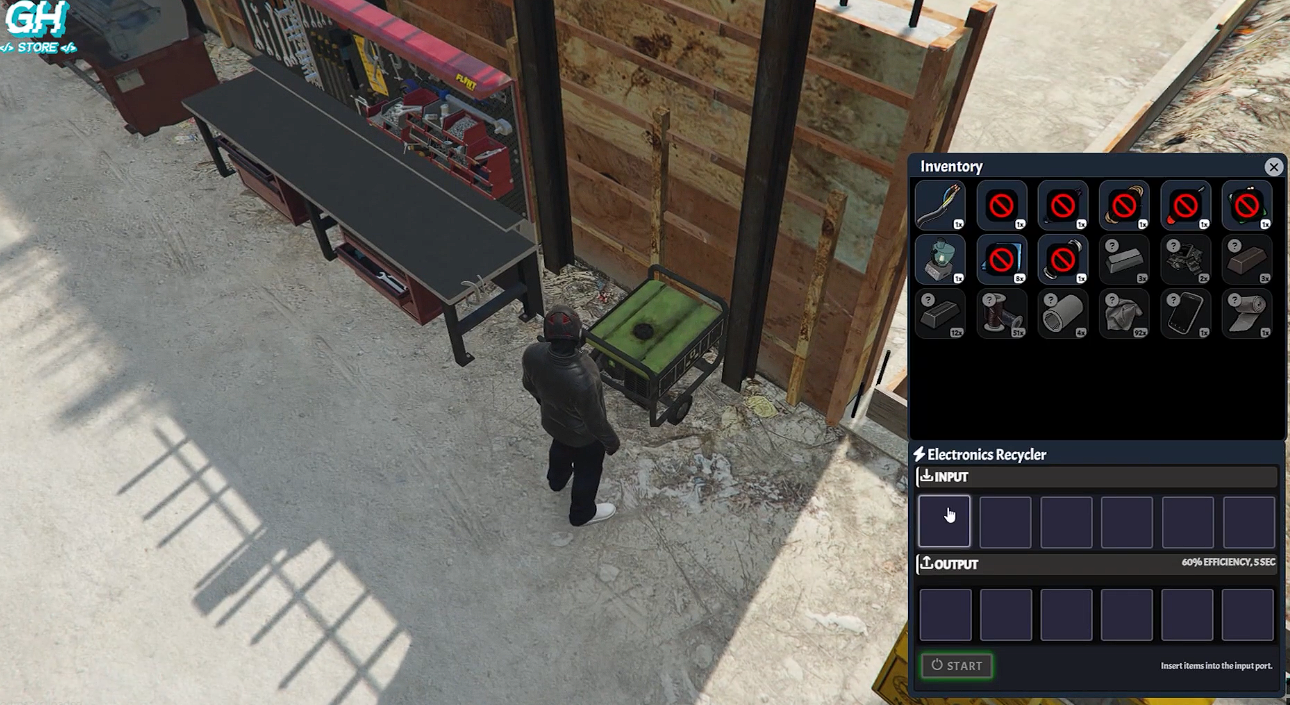Click the blocked item stack showing 8x
1290x705 pixels.
pyautogui.click(x=1001, y=260)
